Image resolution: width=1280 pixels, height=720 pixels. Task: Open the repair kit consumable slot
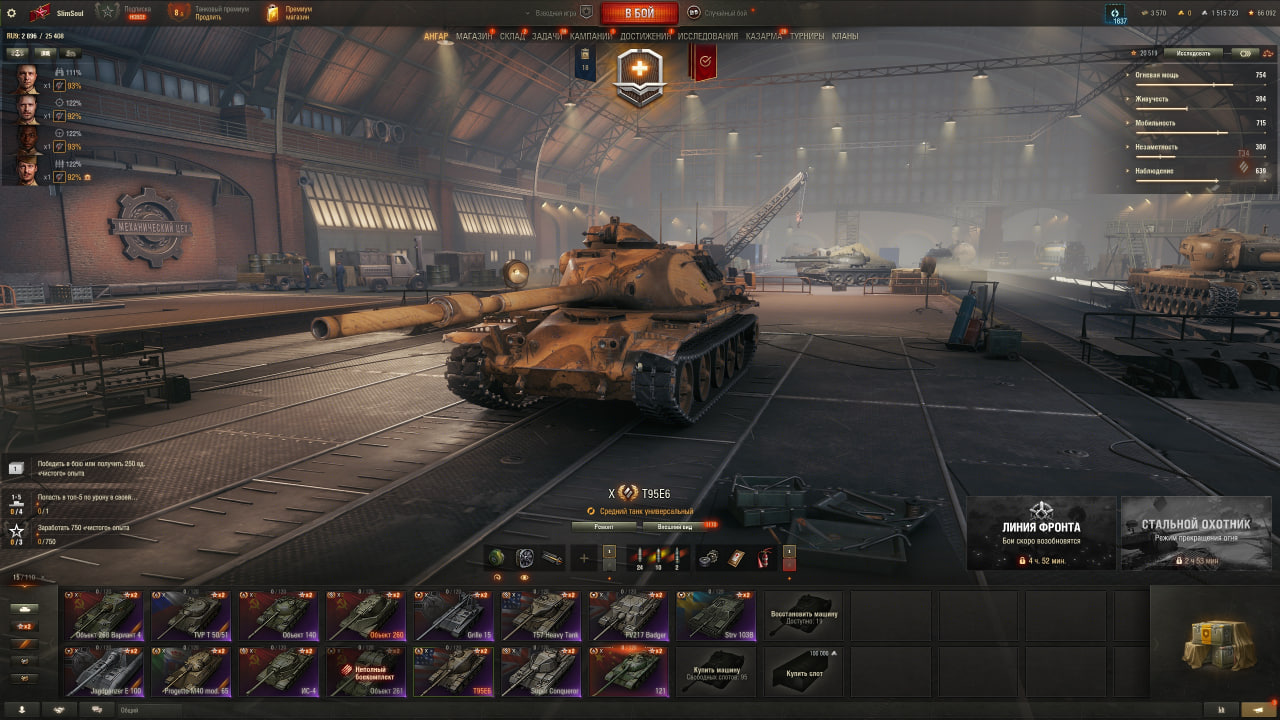coord(709,557)
